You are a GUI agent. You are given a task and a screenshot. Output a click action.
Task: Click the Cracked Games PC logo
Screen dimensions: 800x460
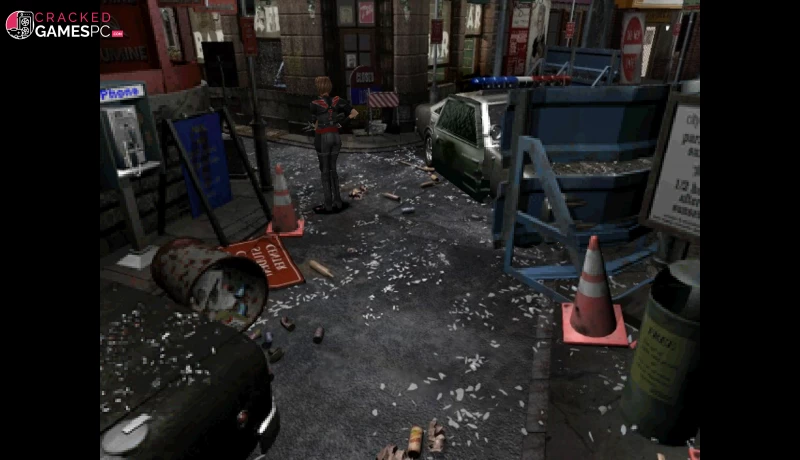64,24
